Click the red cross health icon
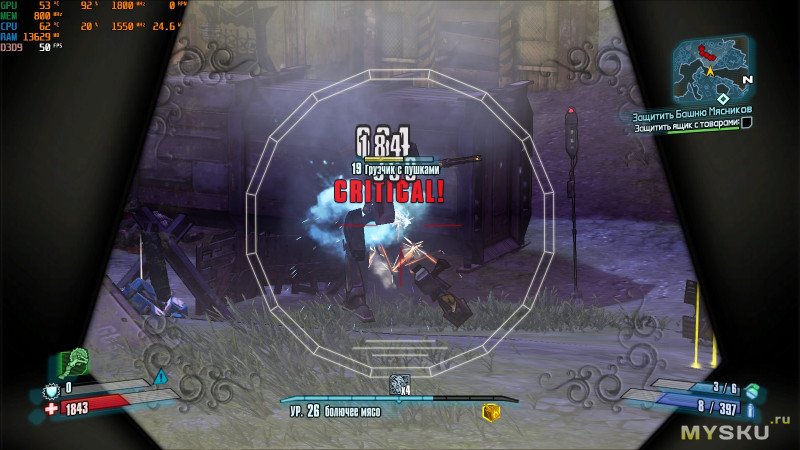The image size is (800, 450). pyautogui.click(x=50, y=410)
